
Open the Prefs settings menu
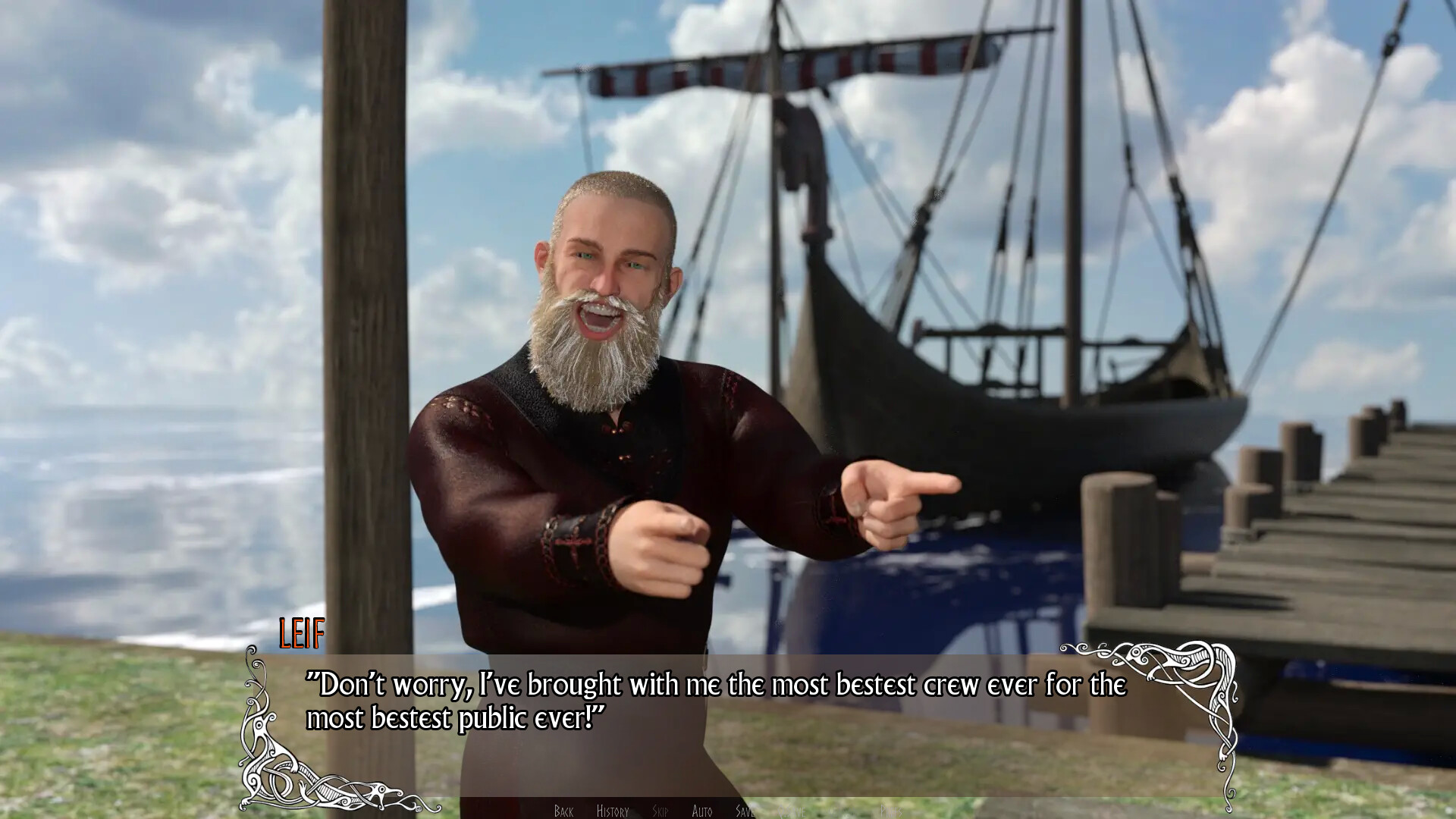click(x=892, y=810)
